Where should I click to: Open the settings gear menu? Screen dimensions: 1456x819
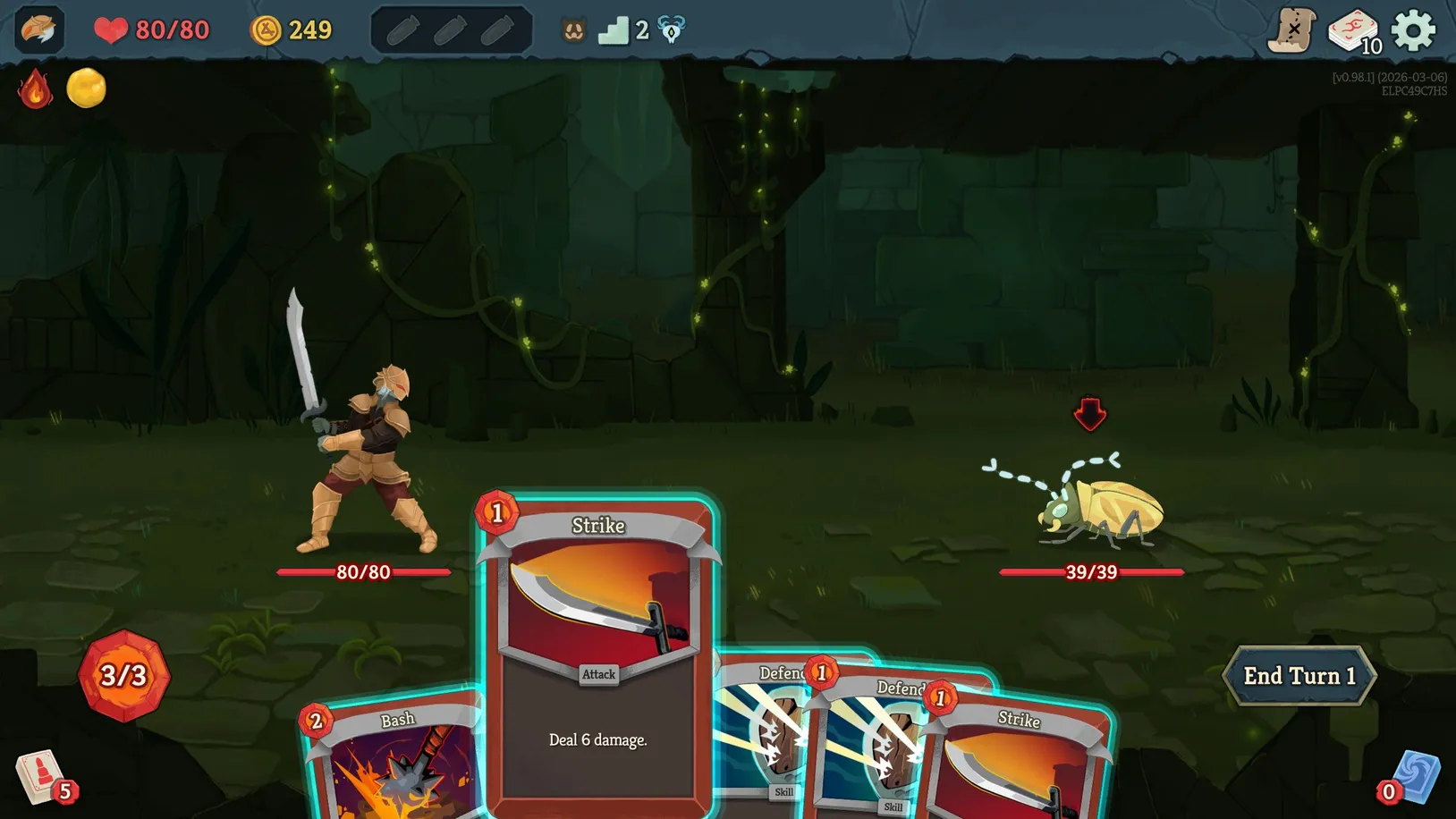pyautogui.click(x=1415, y=29)
